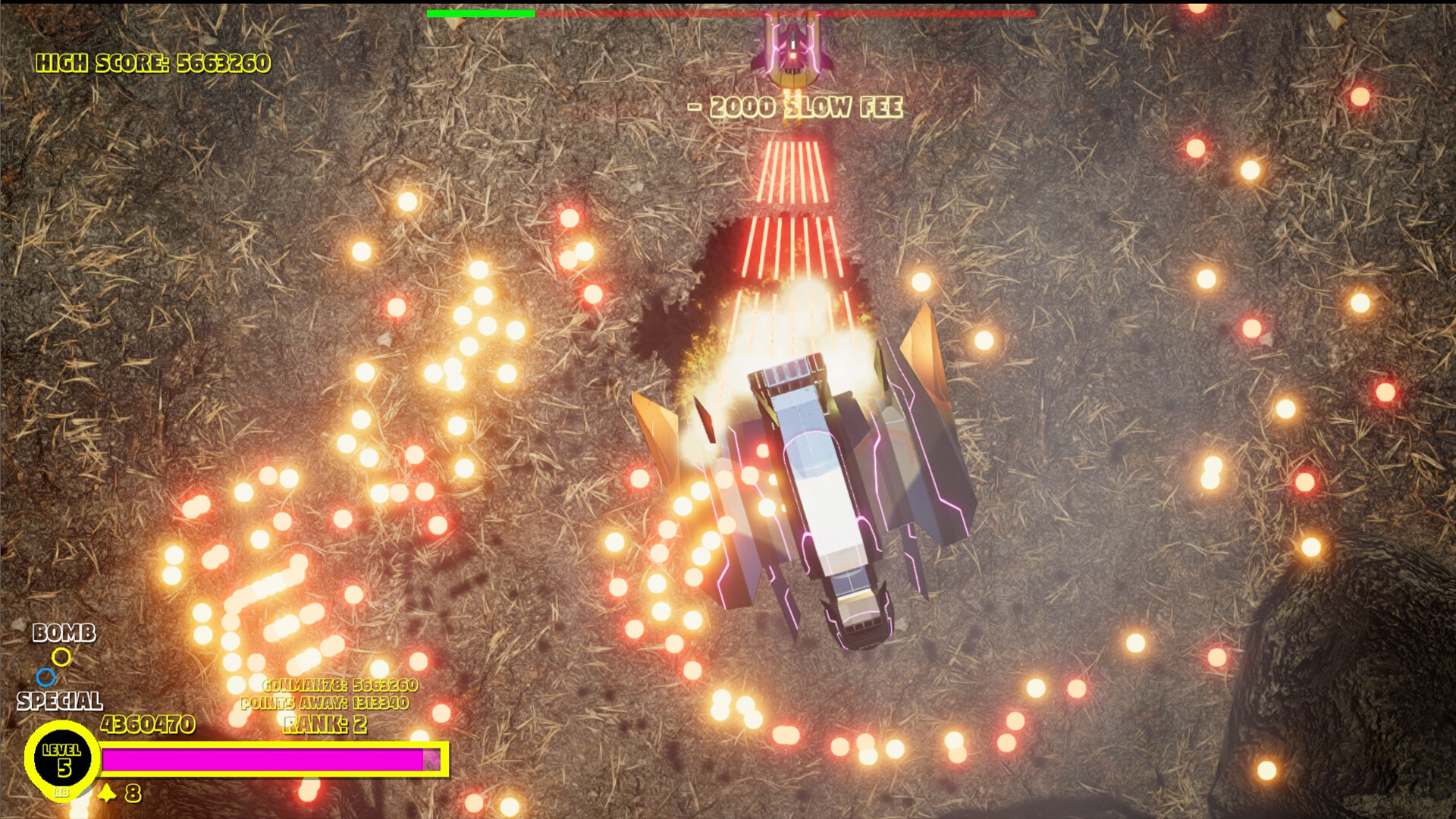Click the x8 lives counter number
Image resolution: width=1456 pixels, height=819 pixels.
pyautogui.click(x=133, y=794)
